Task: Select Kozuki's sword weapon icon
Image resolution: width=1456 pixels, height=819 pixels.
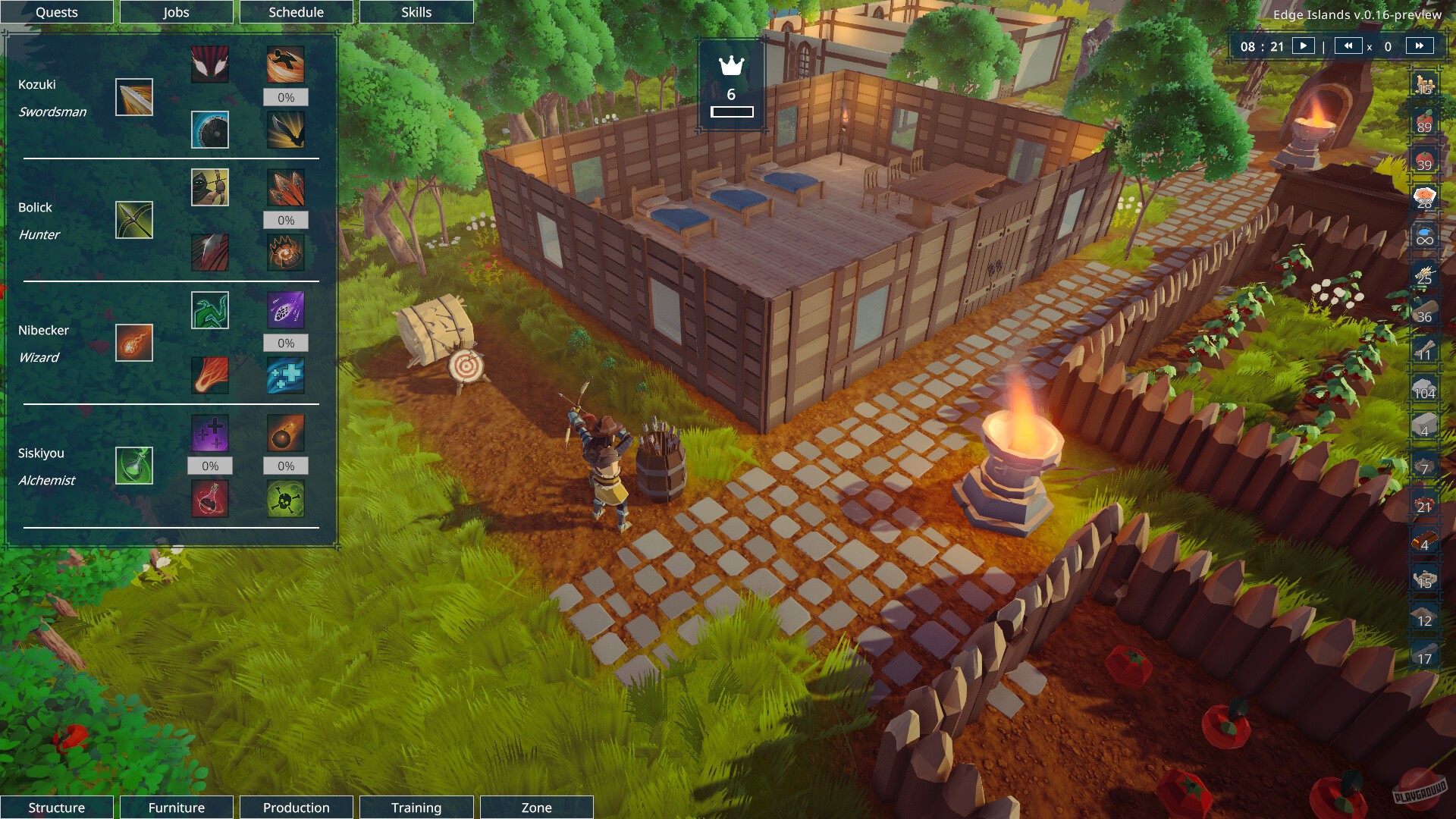Action: [133, 97]
